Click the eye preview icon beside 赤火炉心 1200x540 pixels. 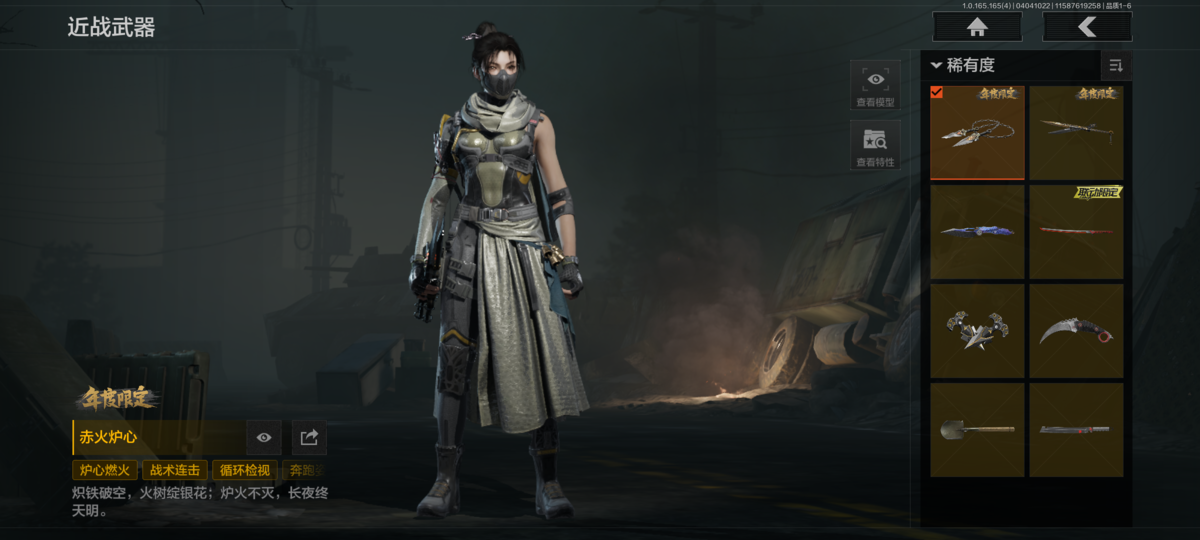pyautogui.click(x=264, y=437)
